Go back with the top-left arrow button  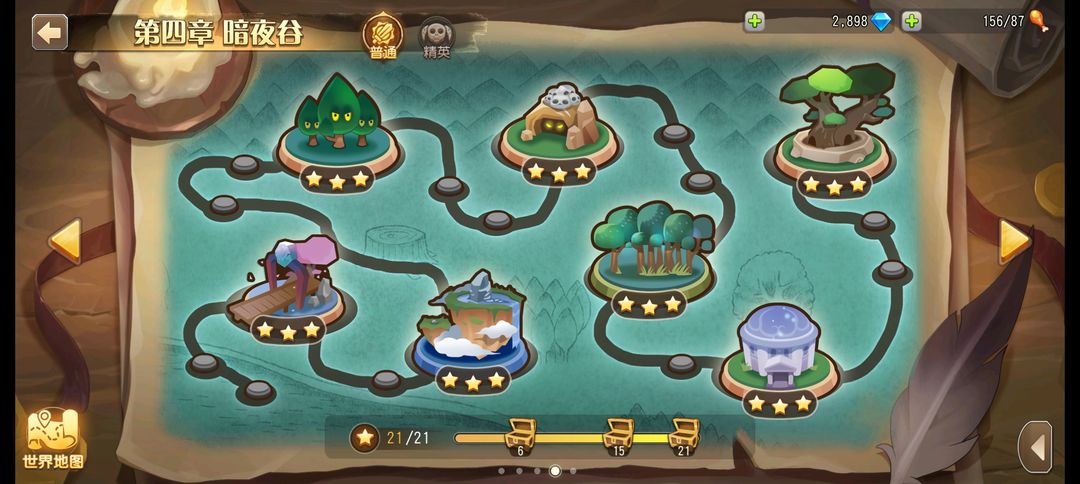(x=49, y=32)
